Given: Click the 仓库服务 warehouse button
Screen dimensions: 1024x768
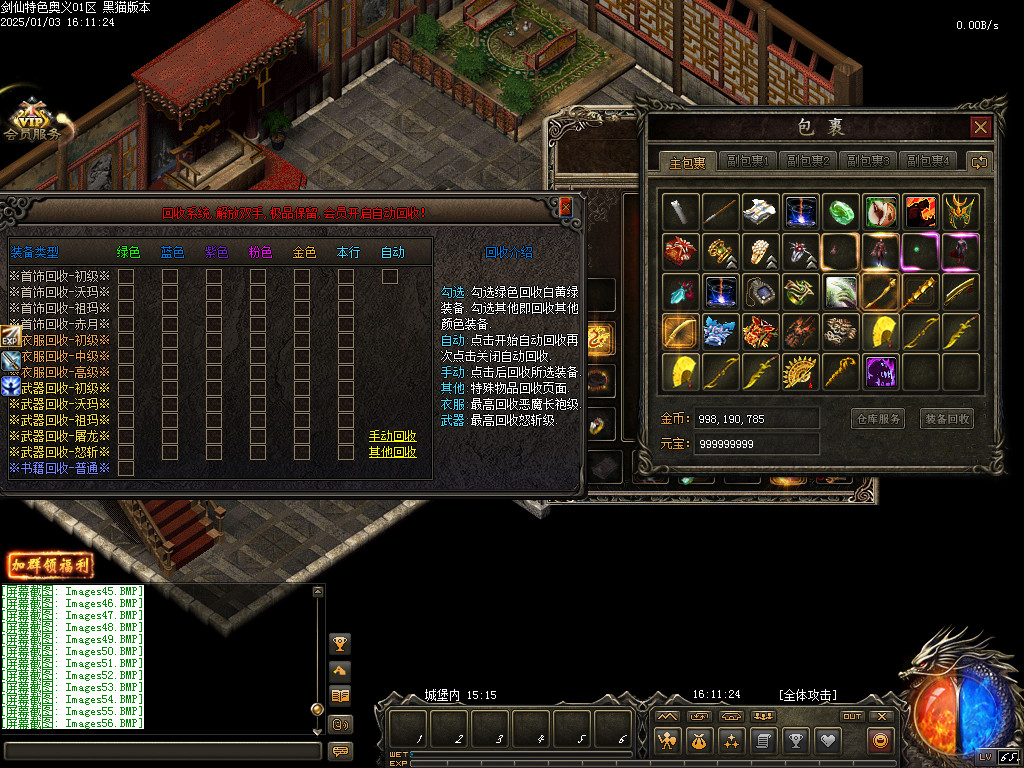Looking at the screenshot, I should click(877, 419).
